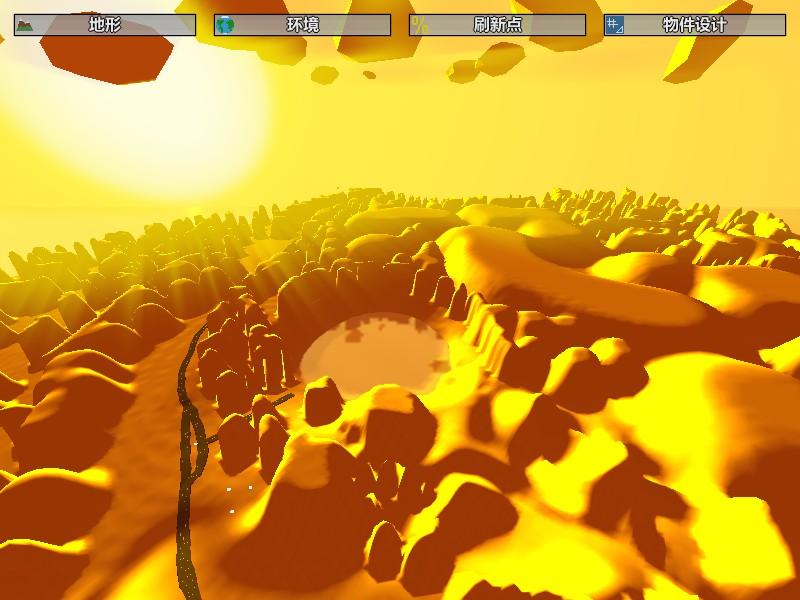Screen dimensions: 800x600
Task: Select the 环境 (Environment) menu
Action: pyautogui.click(x=302, y=25)
